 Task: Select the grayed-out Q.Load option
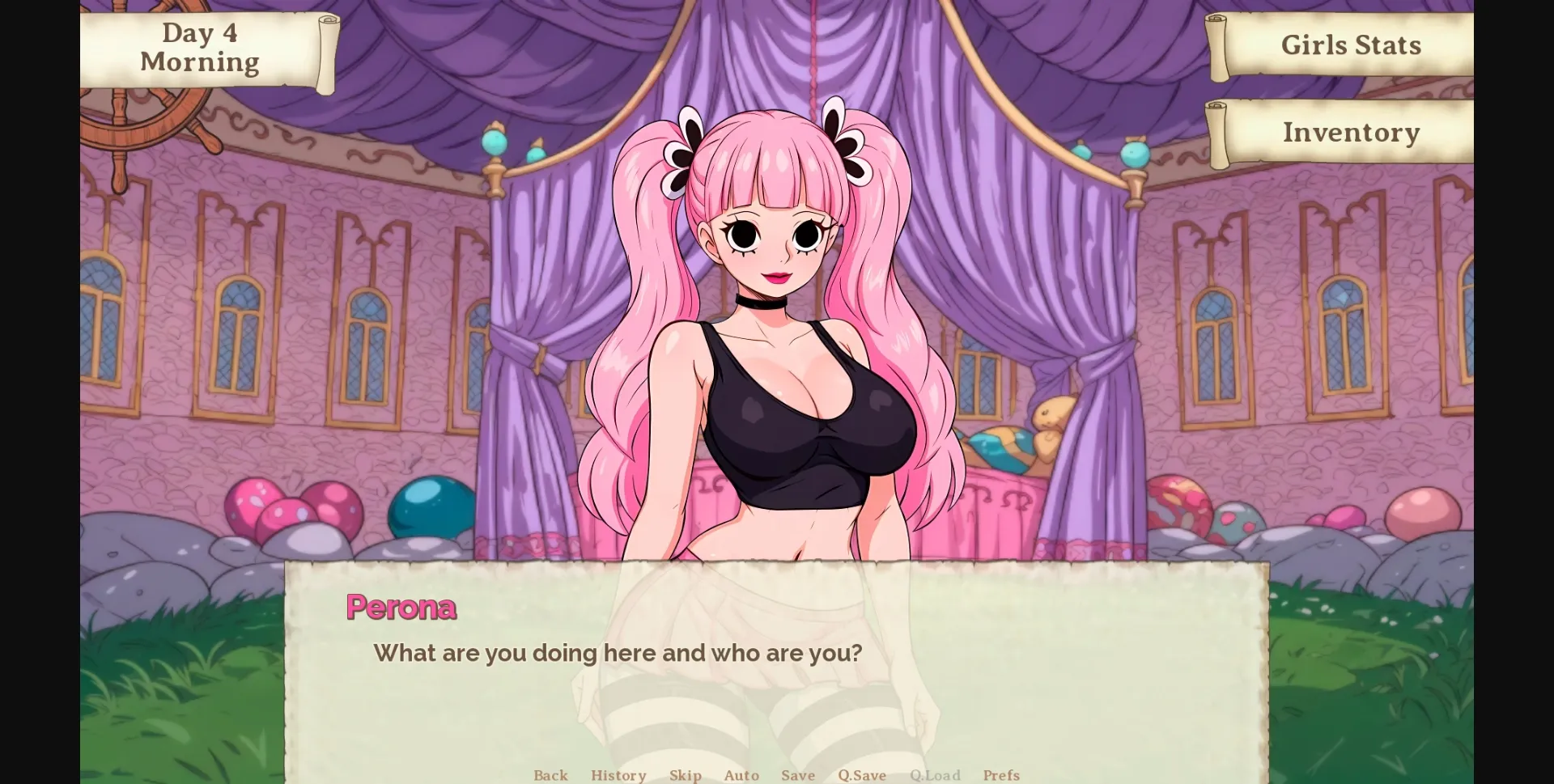[935, 775]
